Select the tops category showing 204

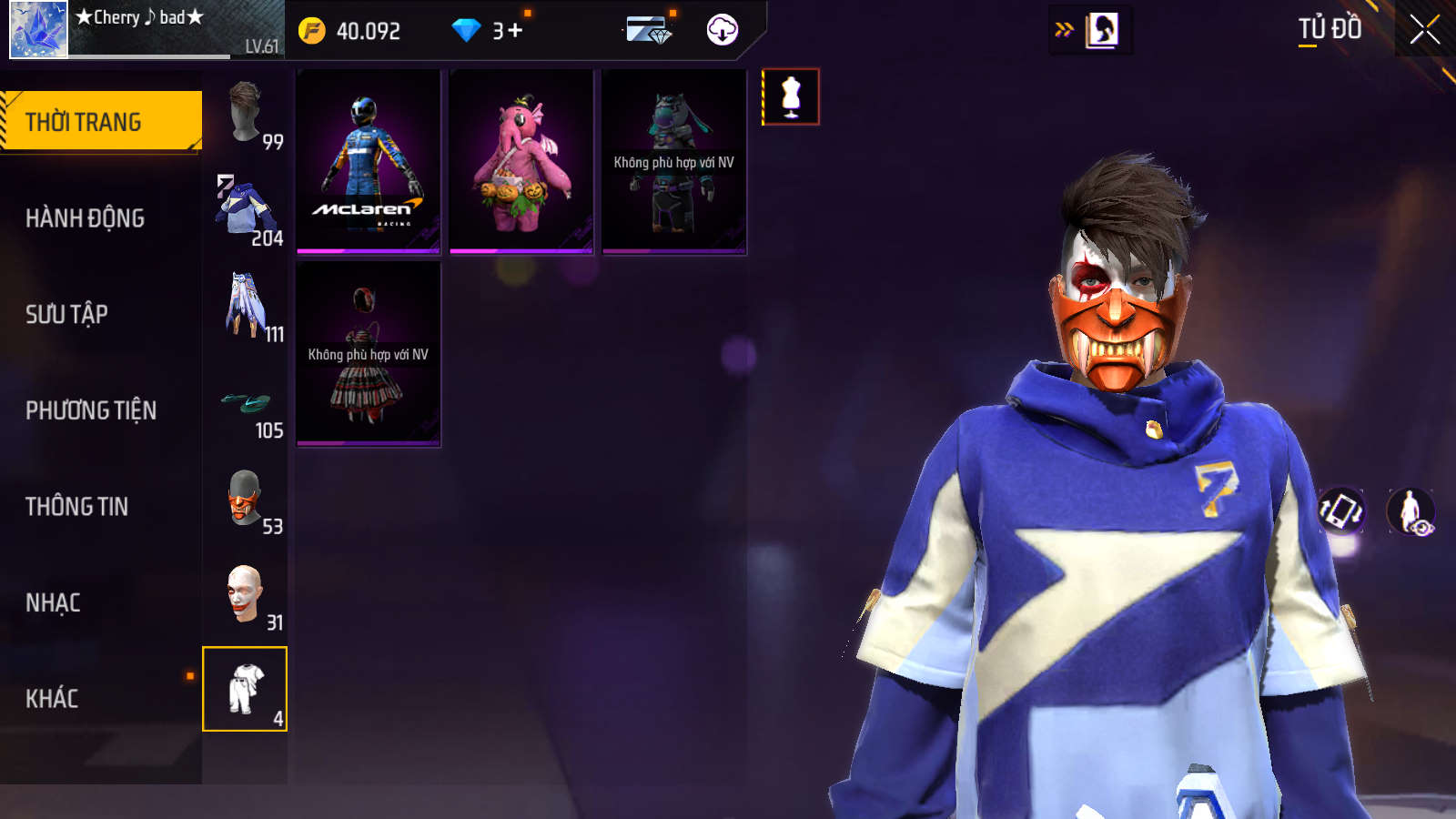tap(246, 211)
